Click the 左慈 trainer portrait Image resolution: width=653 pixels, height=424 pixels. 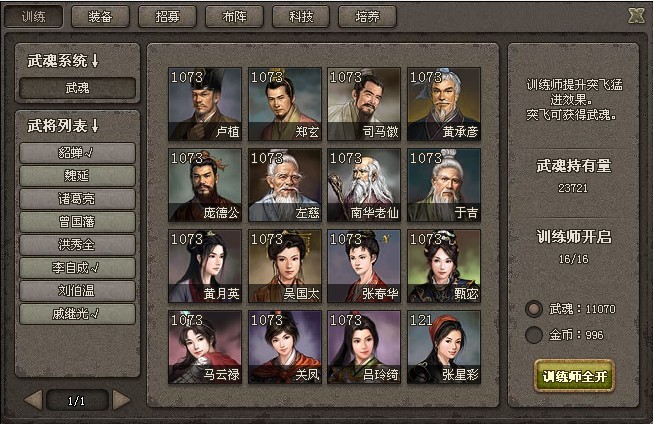[x=285, y=184]
